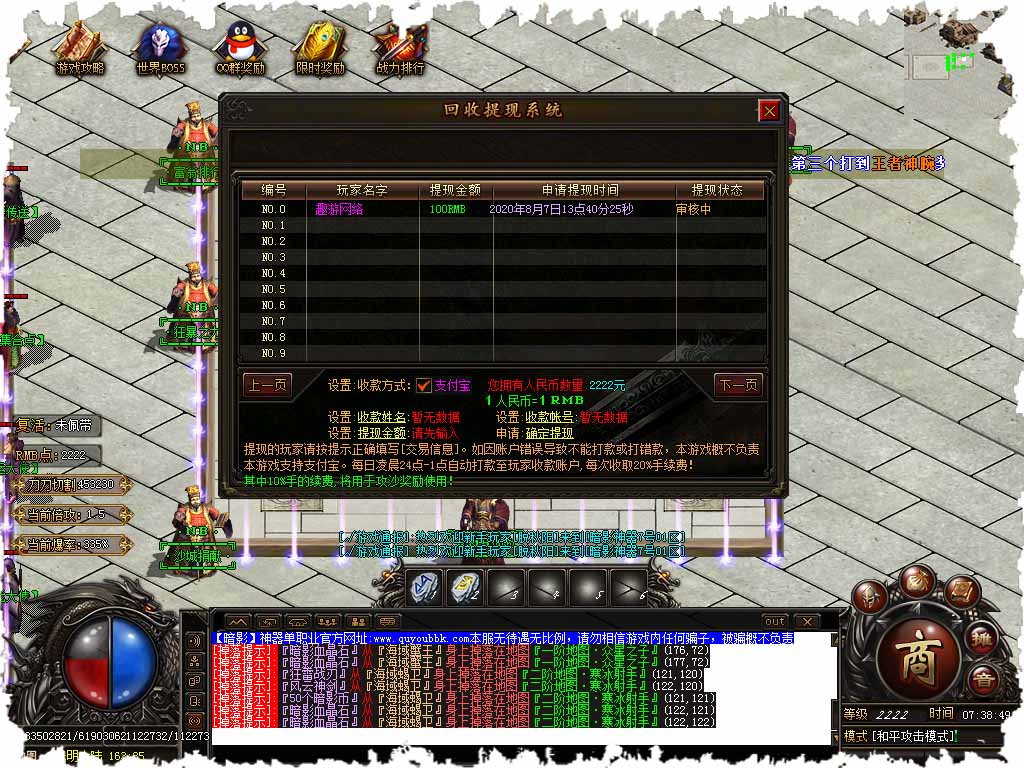Close the 回收提现系统 window
Viewport: 1024px width, 768px height.
pyautogui.click(x=769, y=111)
